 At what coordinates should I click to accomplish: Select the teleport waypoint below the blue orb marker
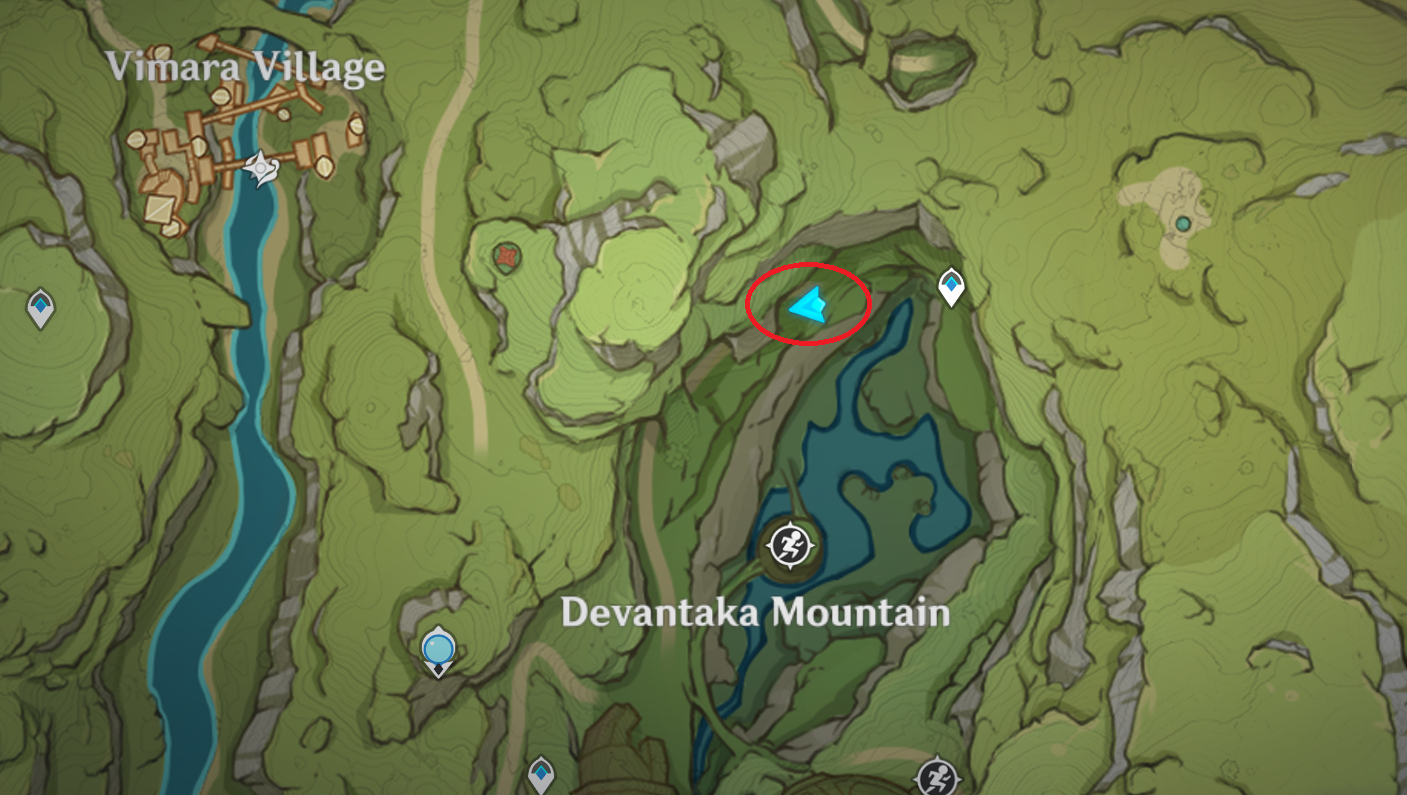[x=540, y=774]
